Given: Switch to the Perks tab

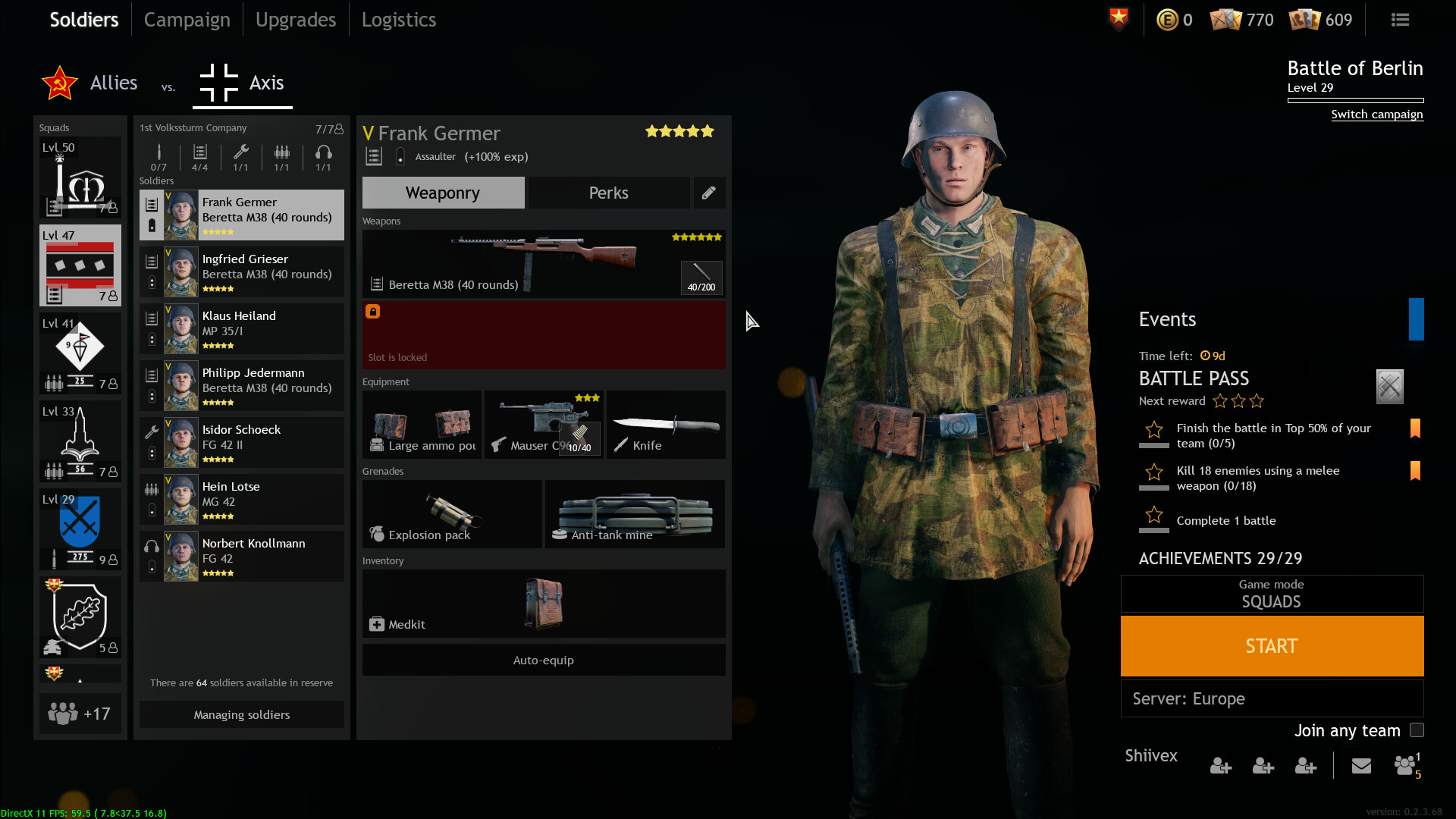Looking at the screenshot, I should [608, 193].
